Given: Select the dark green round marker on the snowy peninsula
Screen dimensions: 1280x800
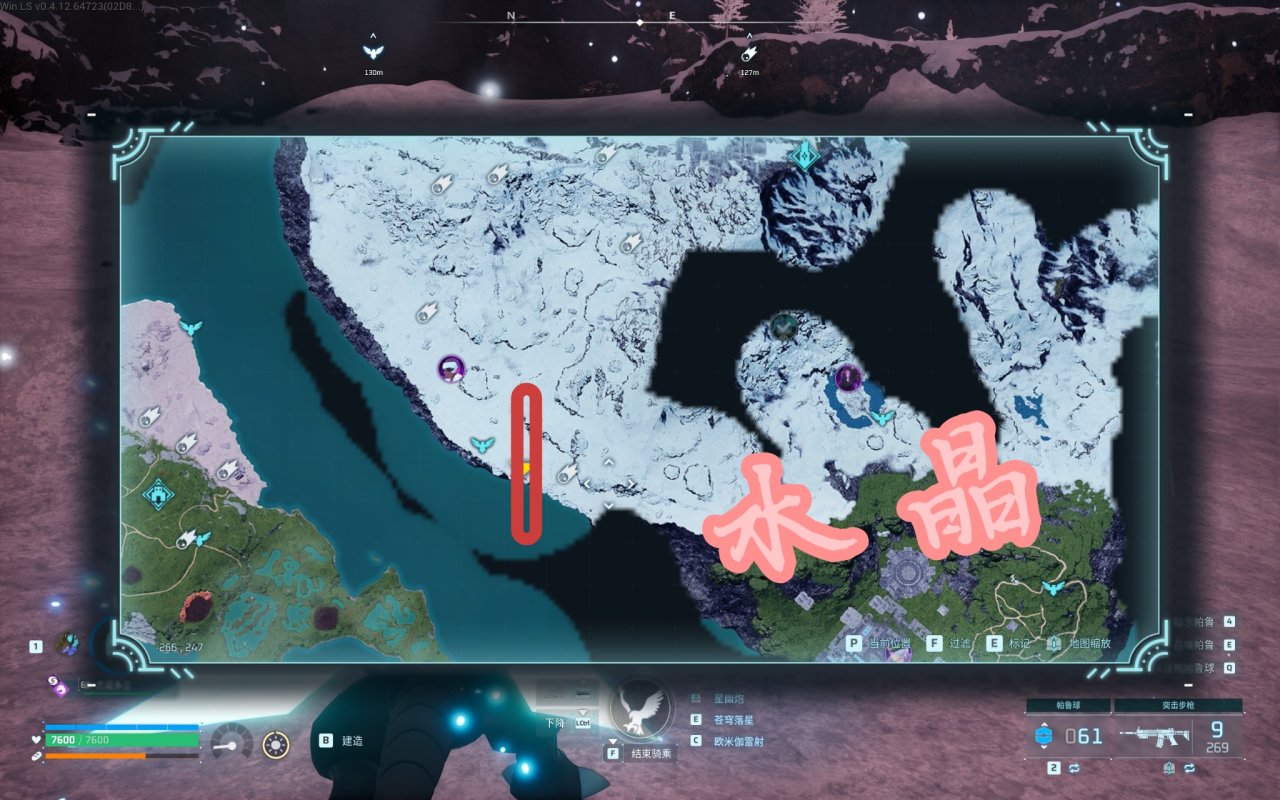Looking at the screenshot, I should point(783,324).
